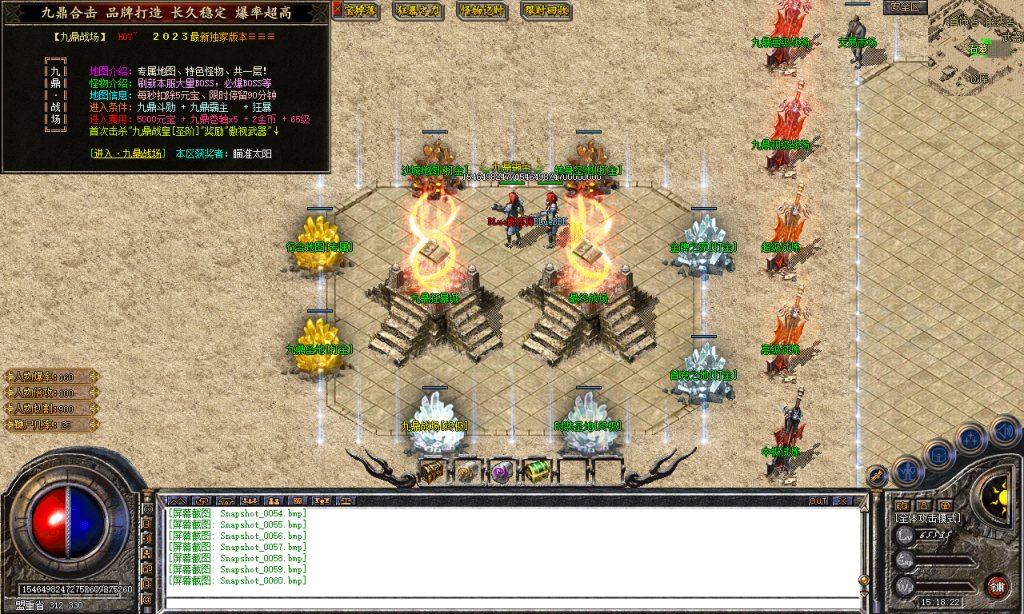The height and width of the screenshot is (614, 1024).
Task: Open the red 铺 shop button
Action: coord(995,585)
